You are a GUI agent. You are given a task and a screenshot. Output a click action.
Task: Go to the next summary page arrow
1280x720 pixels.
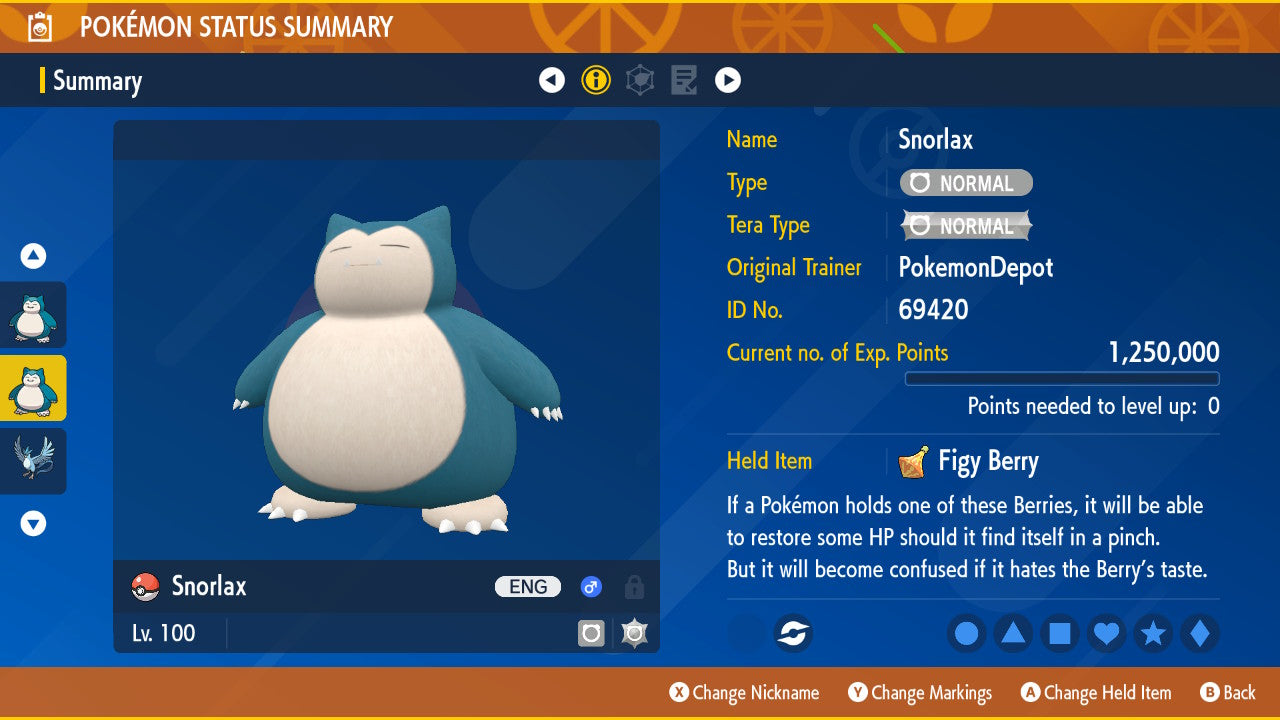pyautogui.click(x=728, y=80)
